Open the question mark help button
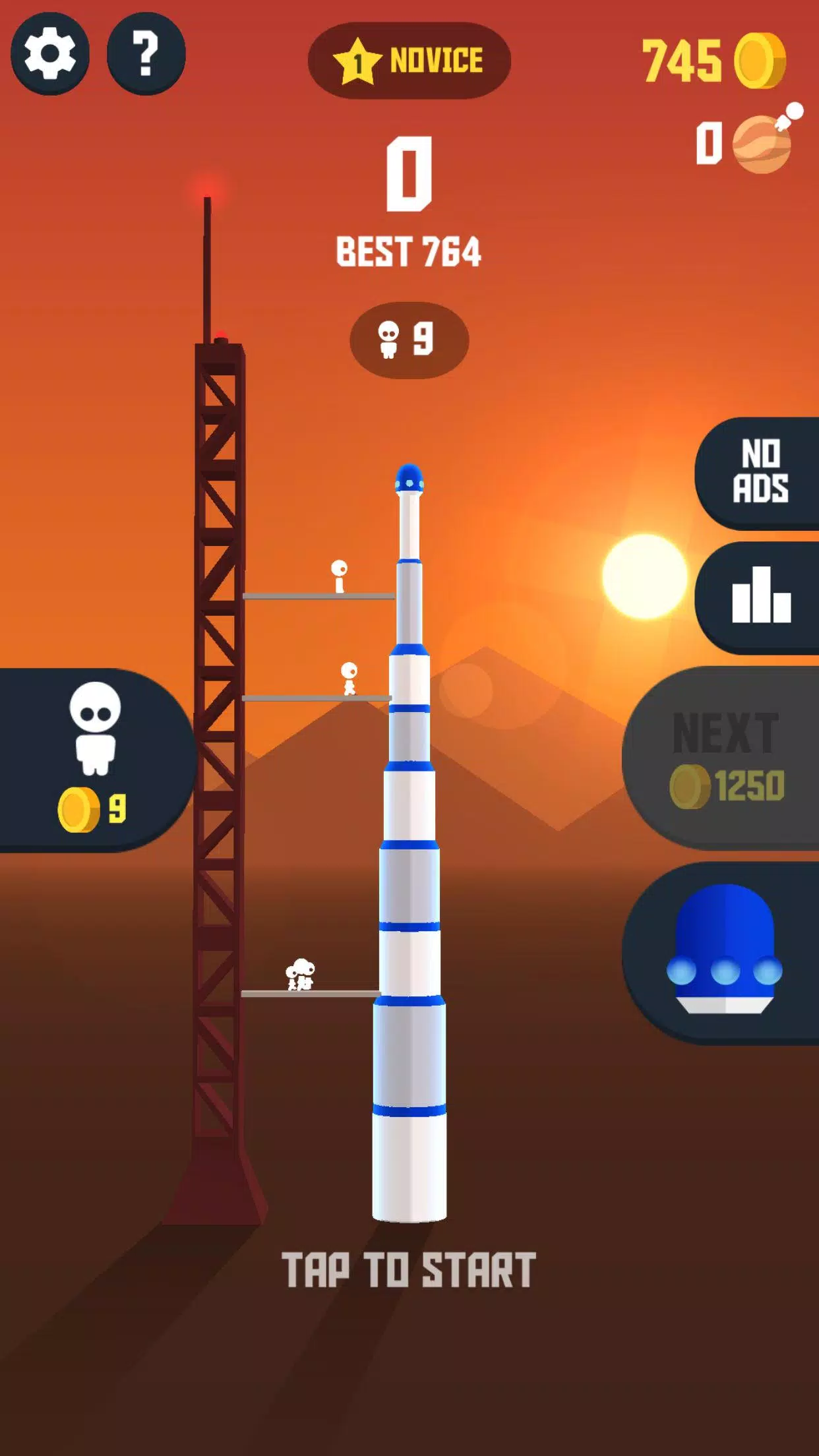Screen dimensions: 819x1456 point(146,53)
